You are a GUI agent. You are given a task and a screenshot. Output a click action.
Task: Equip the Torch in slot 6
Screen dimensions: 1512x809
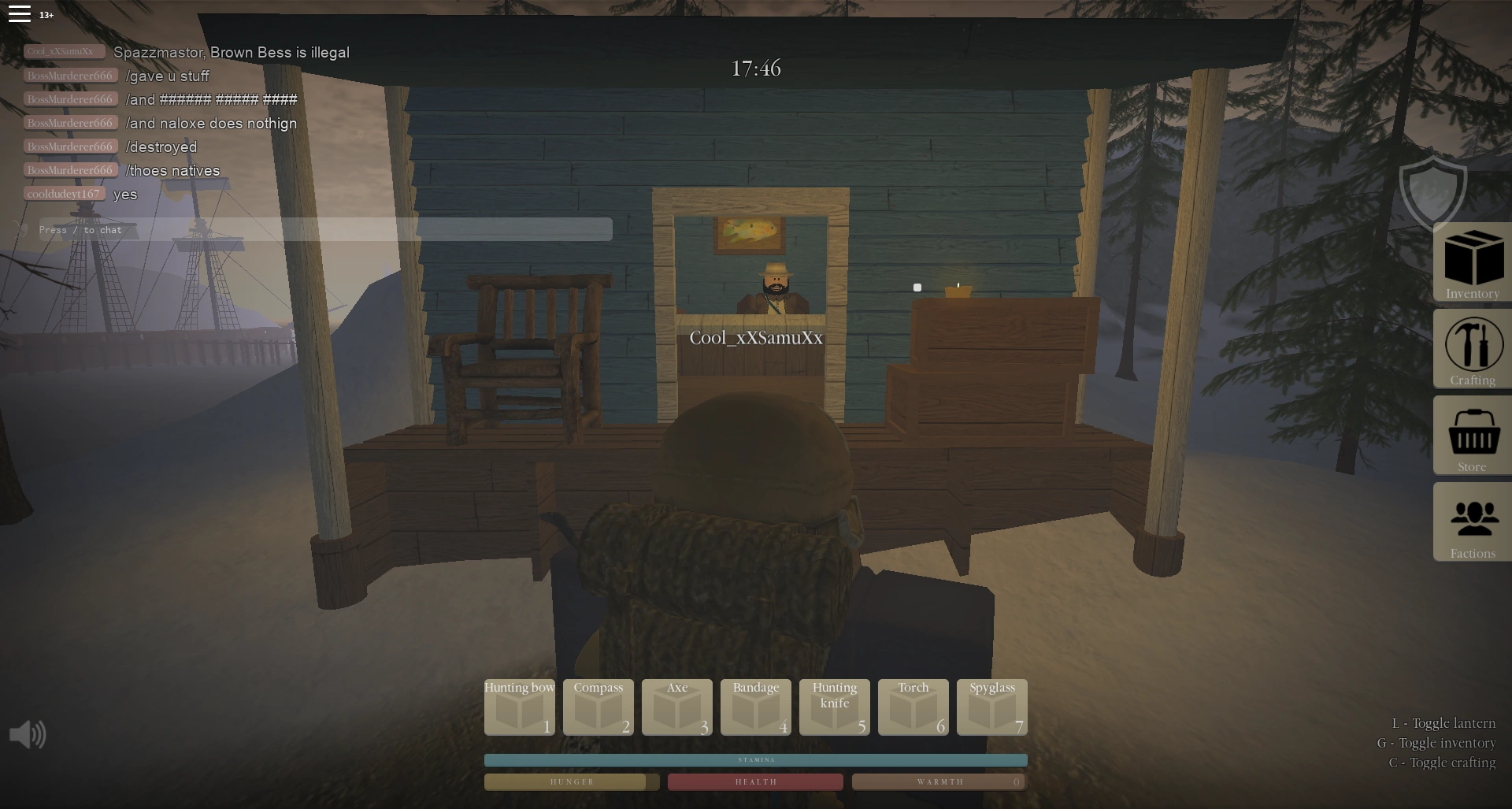[913, 707]
